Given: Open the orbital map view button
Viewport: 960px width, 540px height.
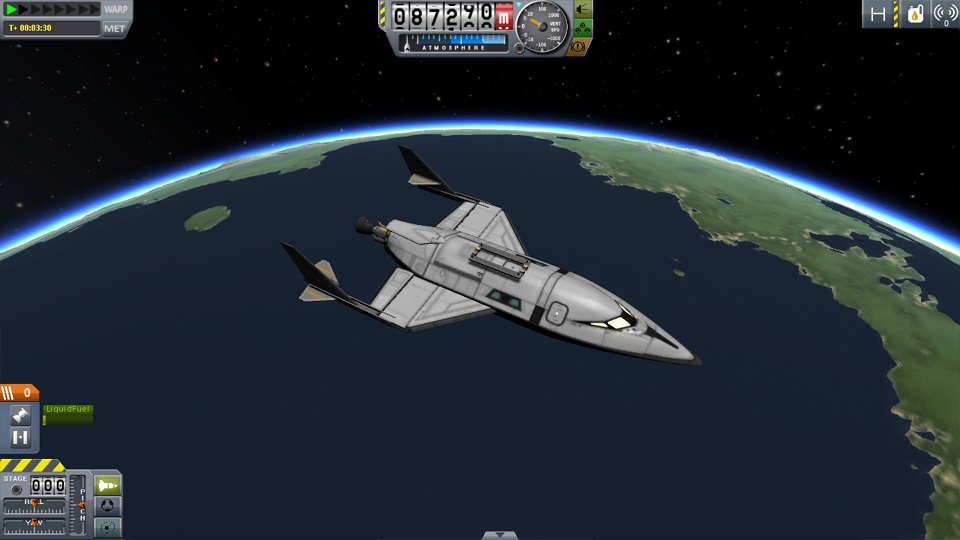Looking at the screenshot, I should [x=107, y=527].
